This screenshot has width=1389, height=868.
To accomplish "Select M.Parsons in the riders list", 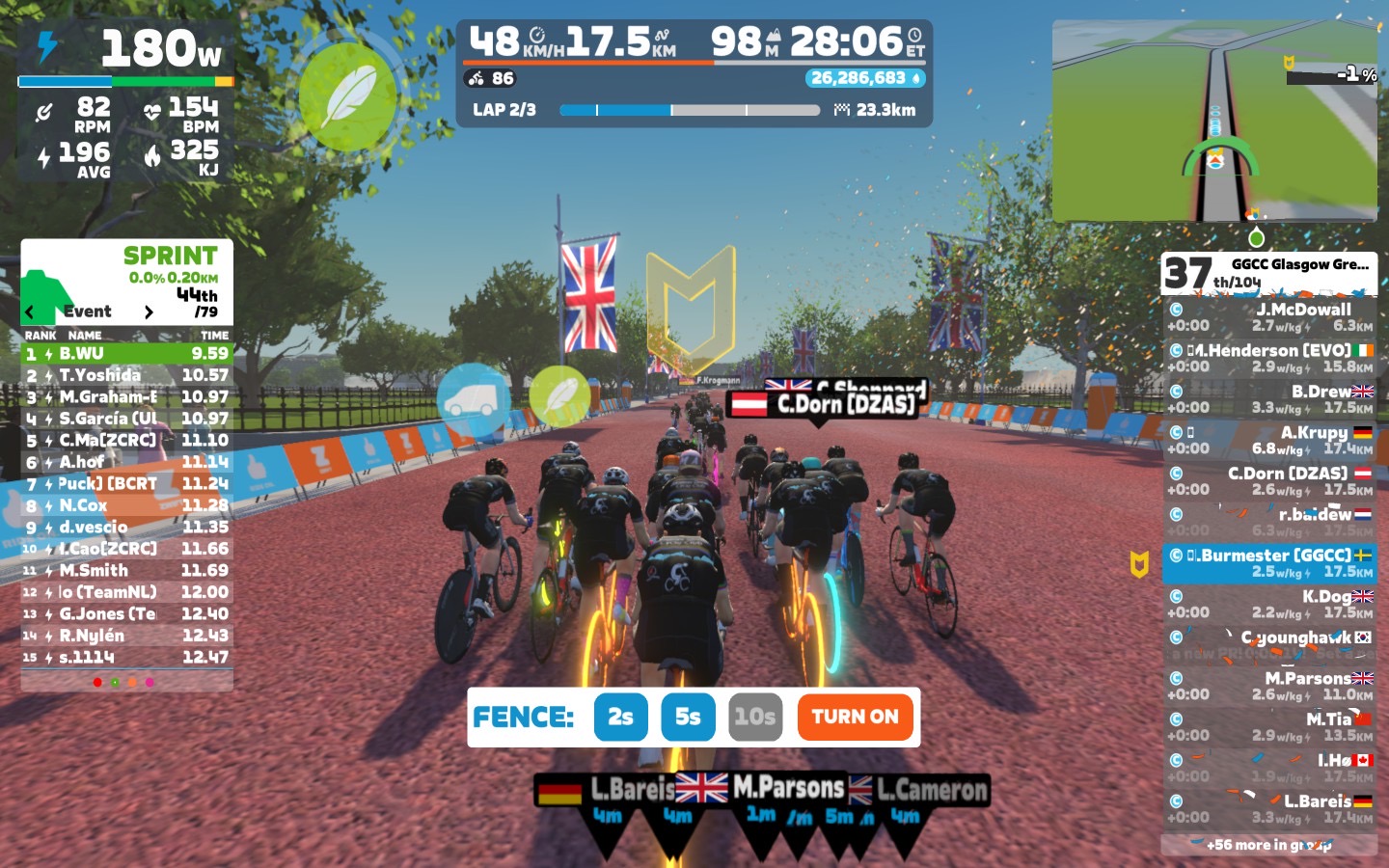I will click(1268, 686).
